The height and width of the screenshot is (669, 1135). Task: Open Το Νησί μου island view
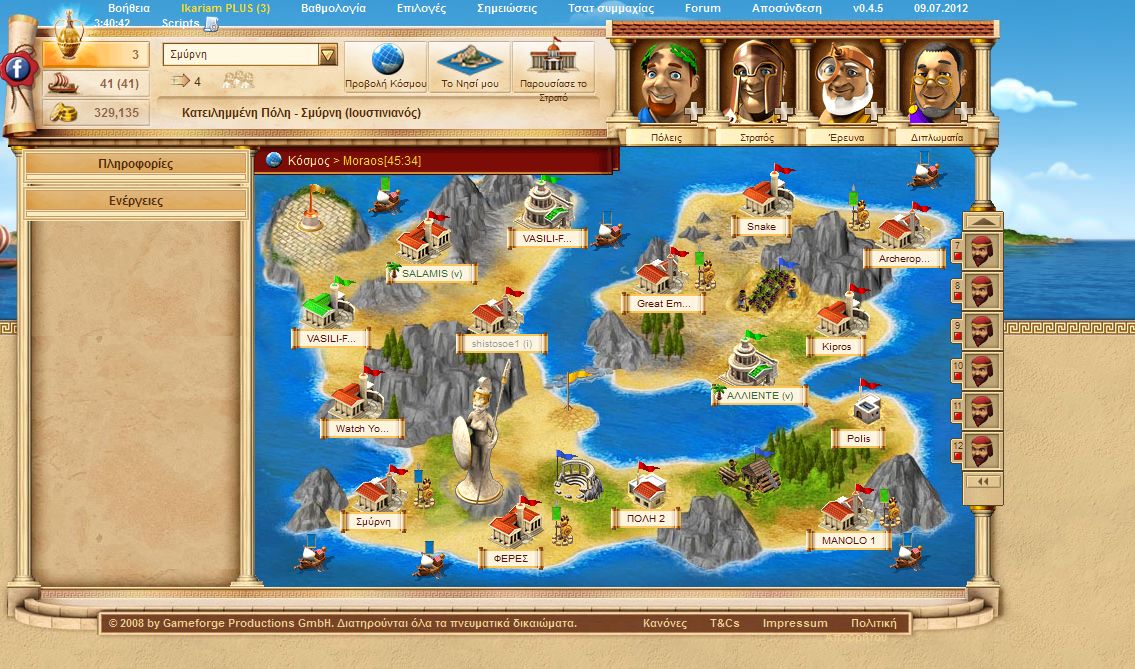pos(469,66)
